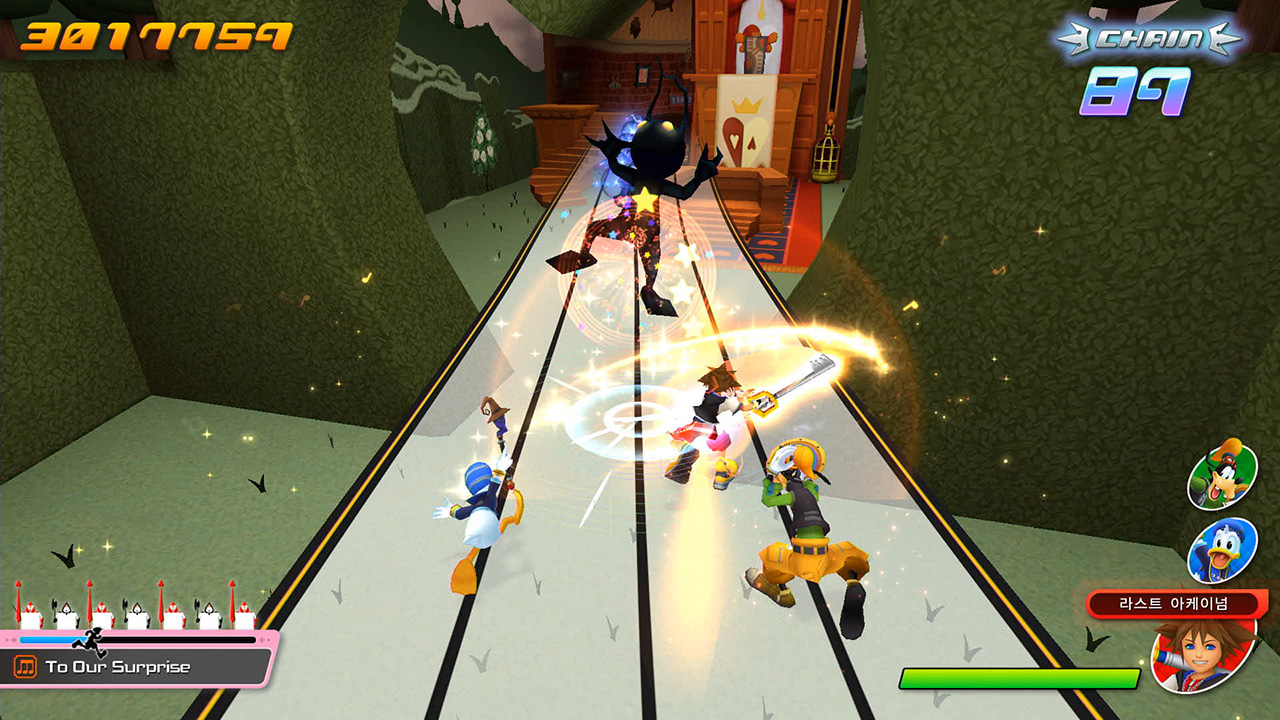
Task: Click the orange music note icon
Action: [x=26, y=666]
